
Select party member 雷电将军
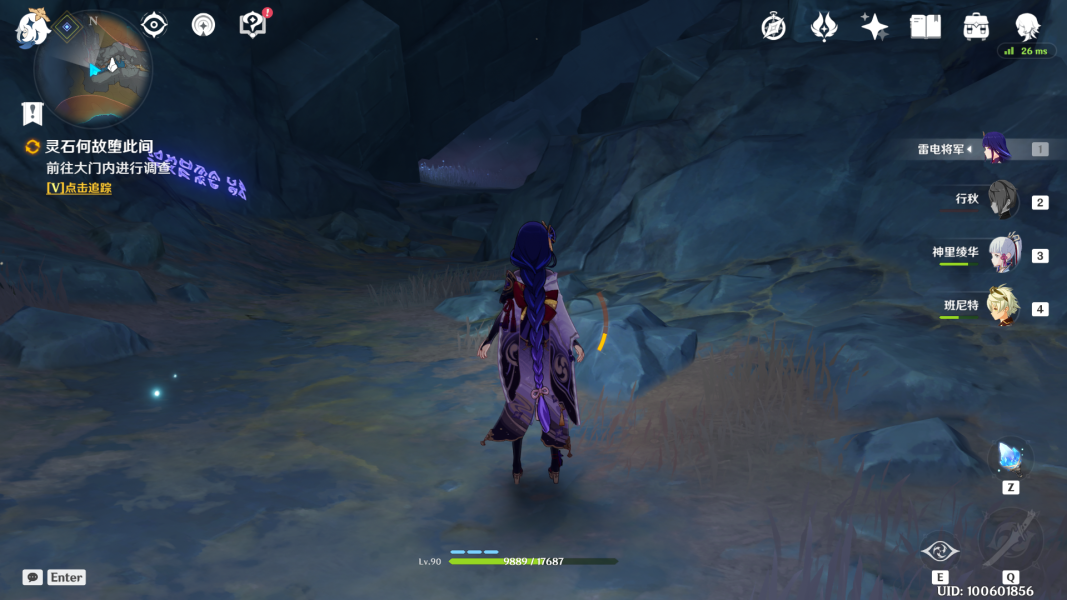995,149
